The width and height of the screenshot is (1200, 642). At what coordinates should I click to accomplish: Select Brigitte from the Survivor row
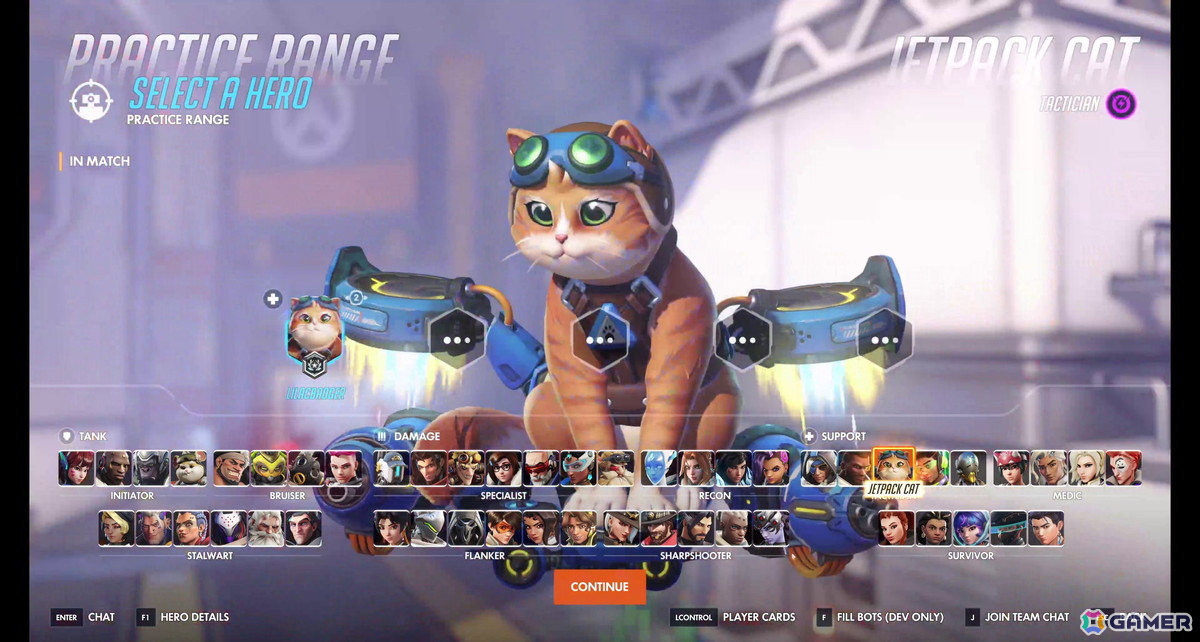click(x=896, y=528)
